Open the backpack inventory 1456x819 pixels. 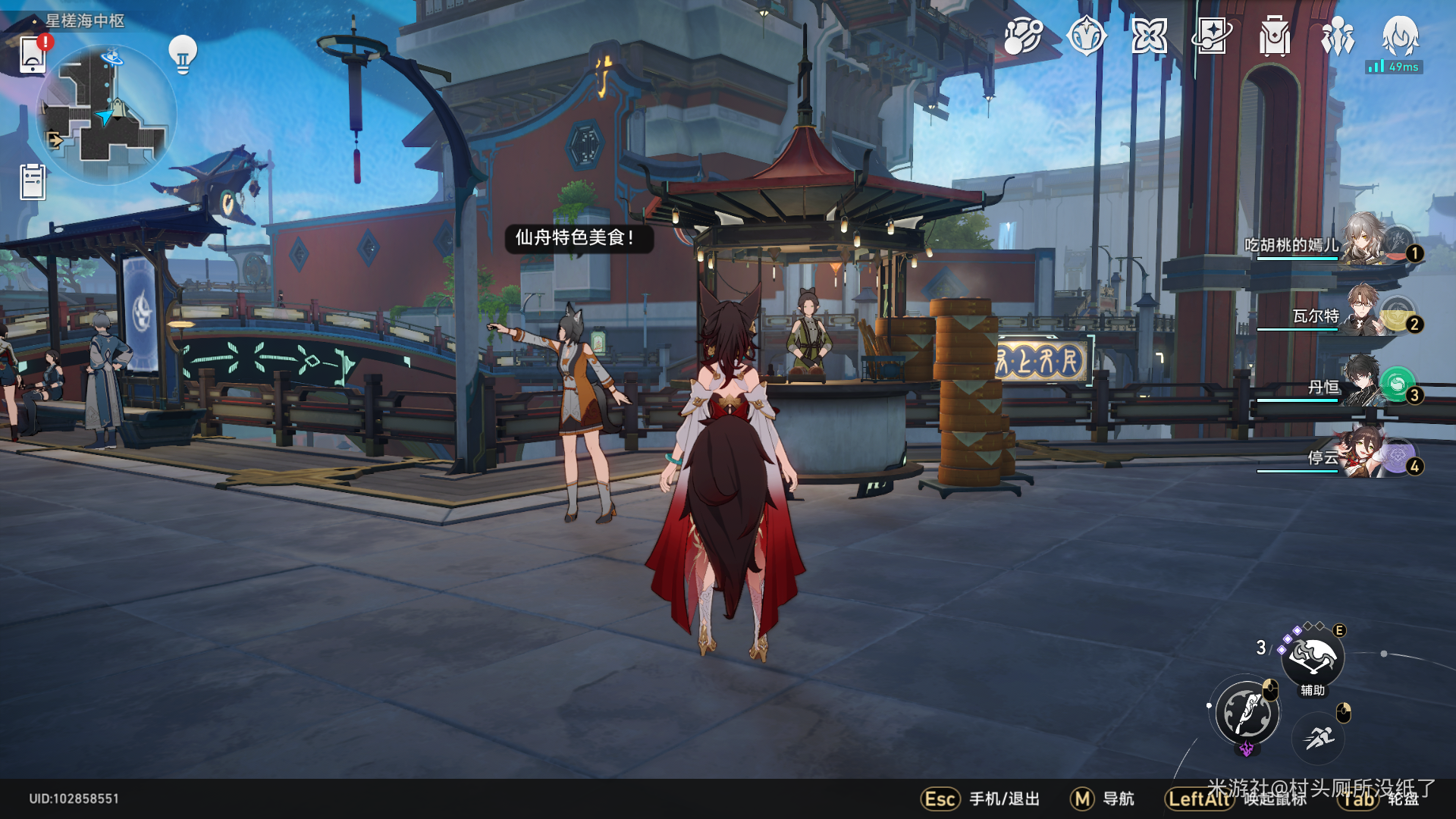(1275, 36)
